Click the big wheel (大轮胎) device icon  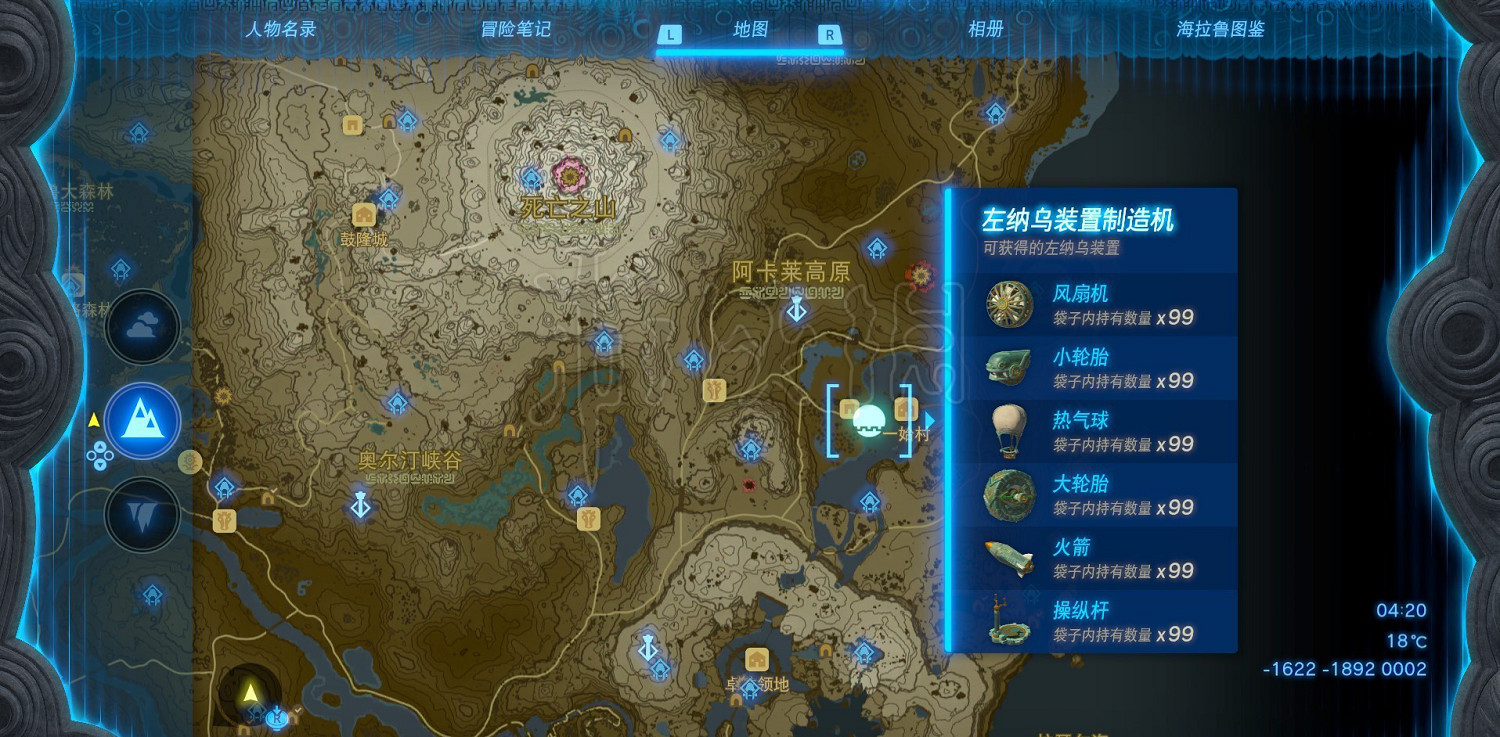click(x=1009, y=494)
